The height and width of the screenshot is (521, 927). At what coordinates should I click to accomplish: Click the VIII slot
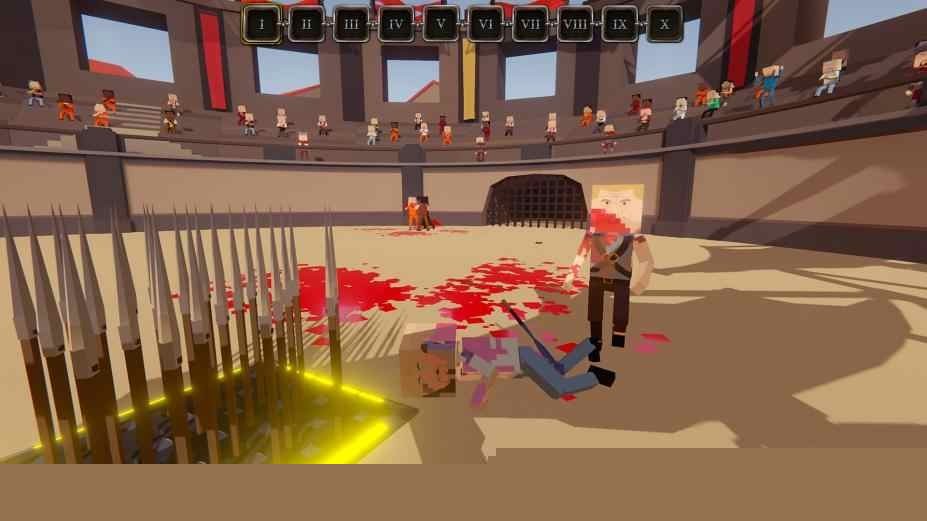(x=575, y=24)
